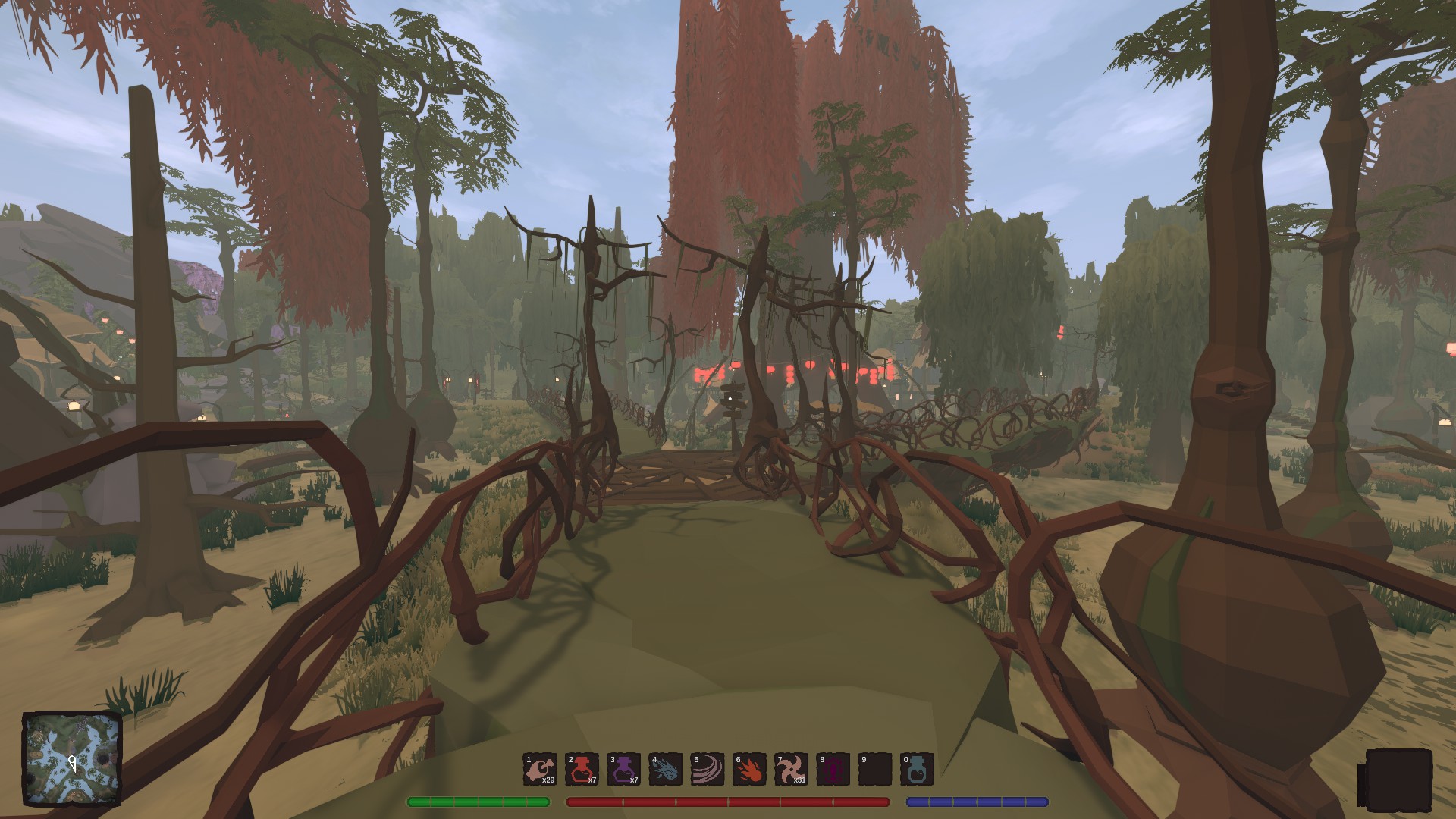Viewport: 1456px width, 819px height.
Task: Activate the dark magenta ability in slot 8
Action: point(832,769)
